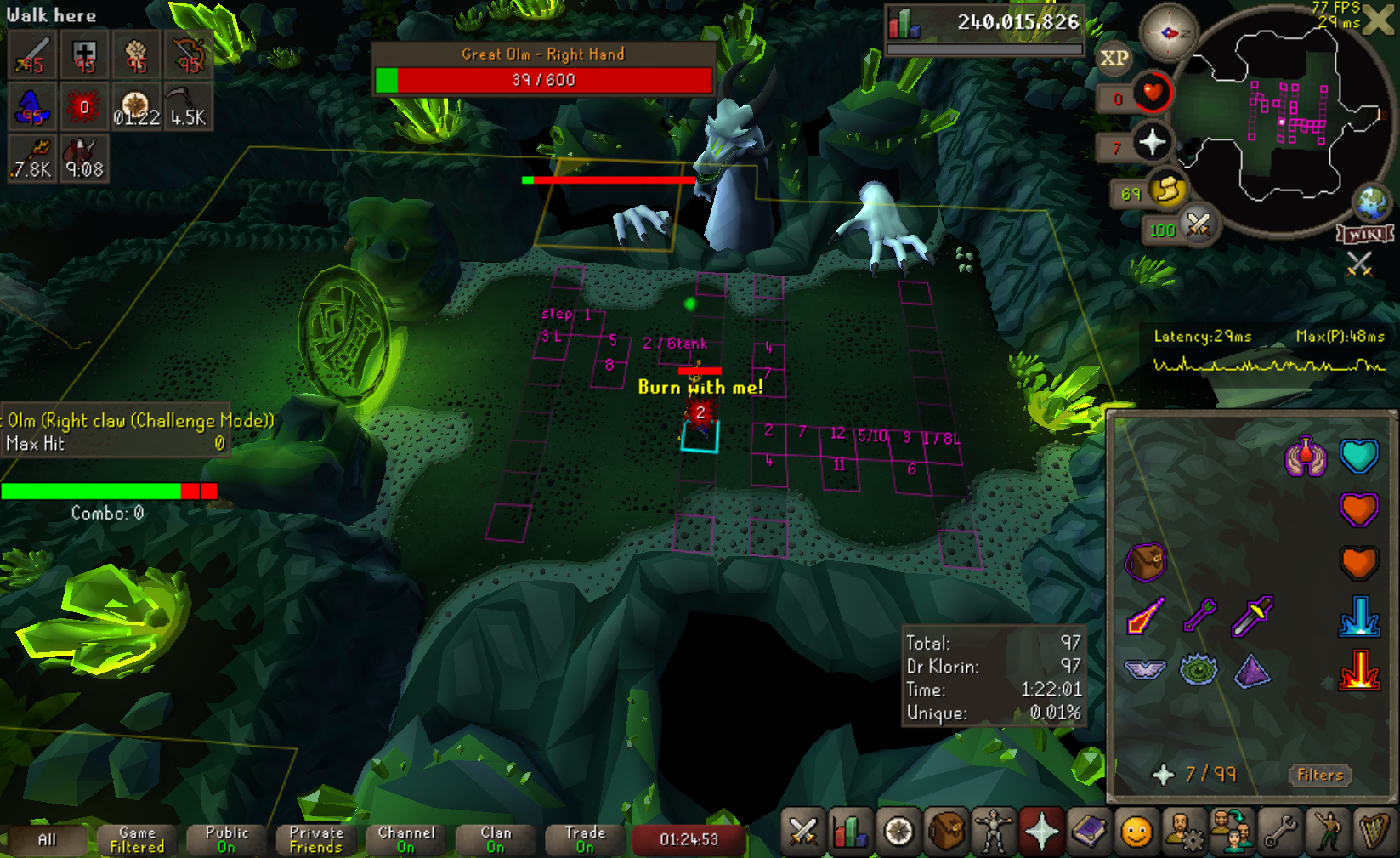Cast the green eye spell

pyautogui.click(x=1199, y=670)
